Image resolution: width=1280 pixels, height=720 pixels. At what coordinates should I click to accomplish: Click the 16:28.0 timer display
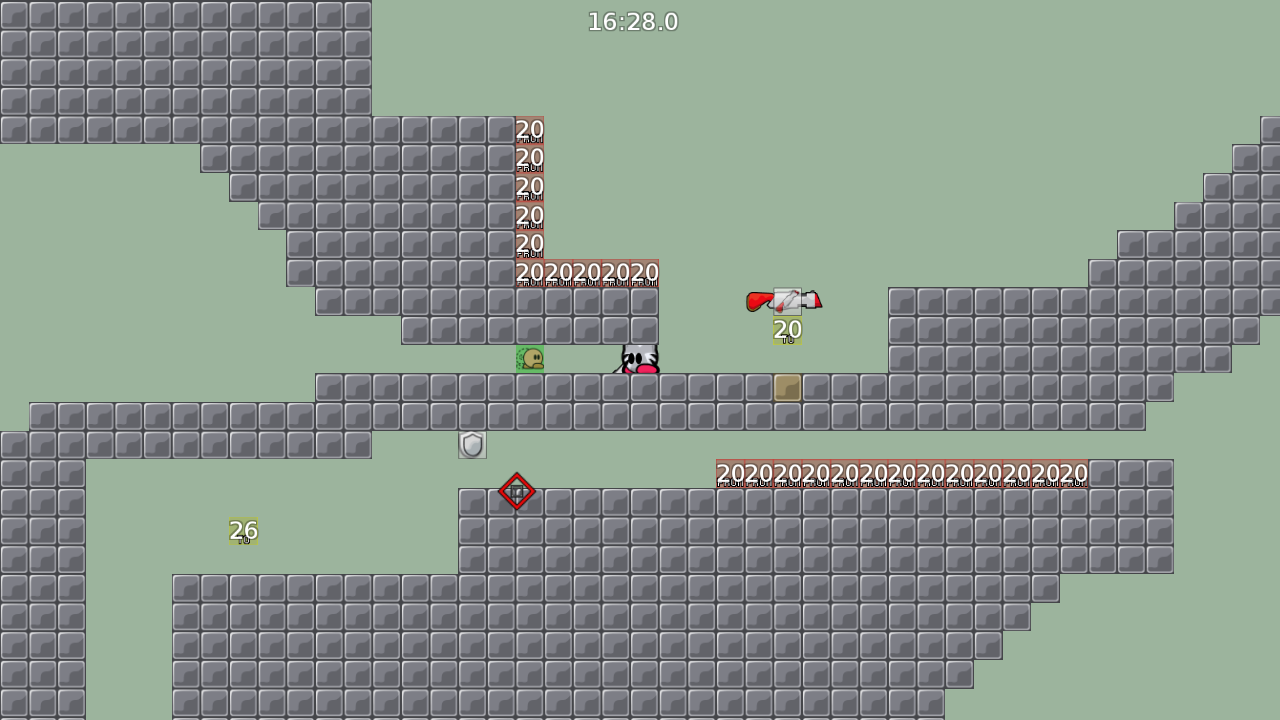[633, 21]
